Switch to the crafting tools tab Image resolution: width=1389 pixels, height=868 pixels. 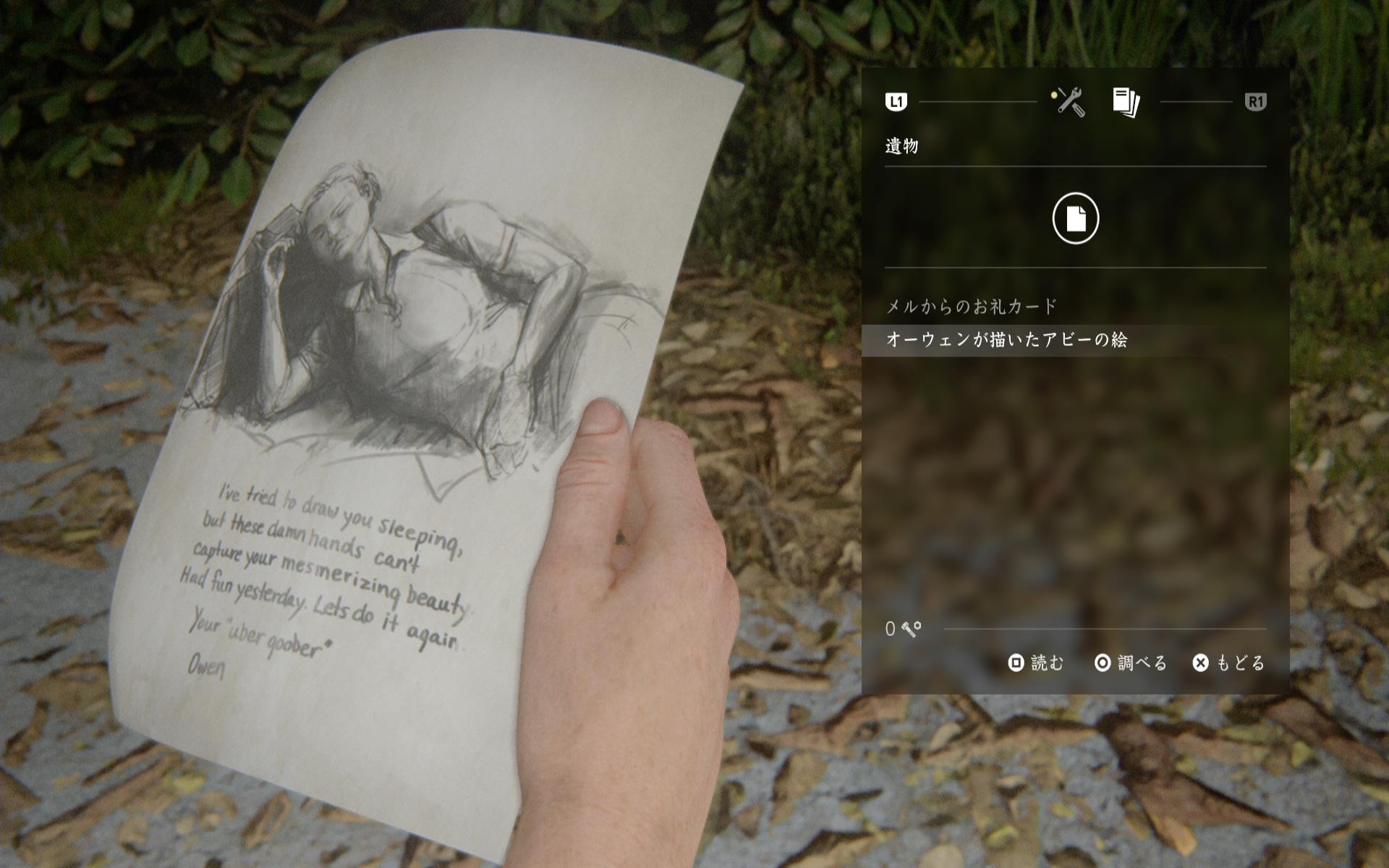tap(1069, 102)
